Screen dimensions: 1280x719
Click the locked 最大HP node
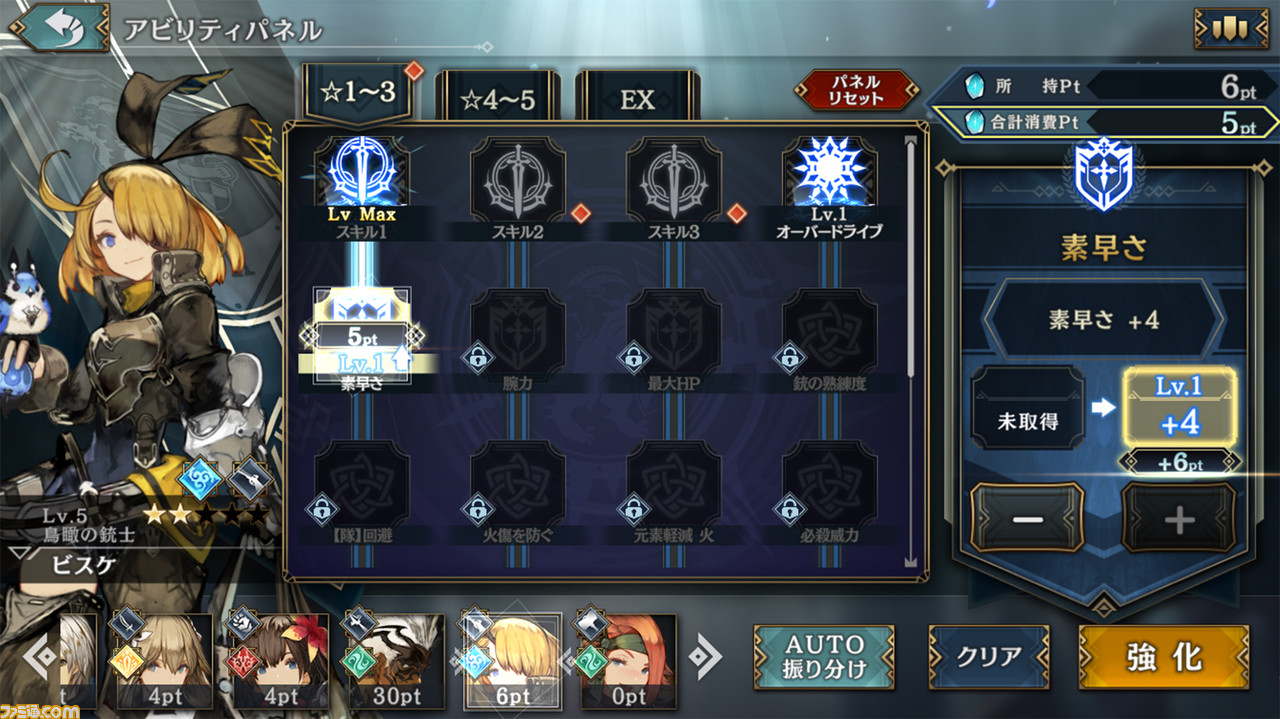673,335
